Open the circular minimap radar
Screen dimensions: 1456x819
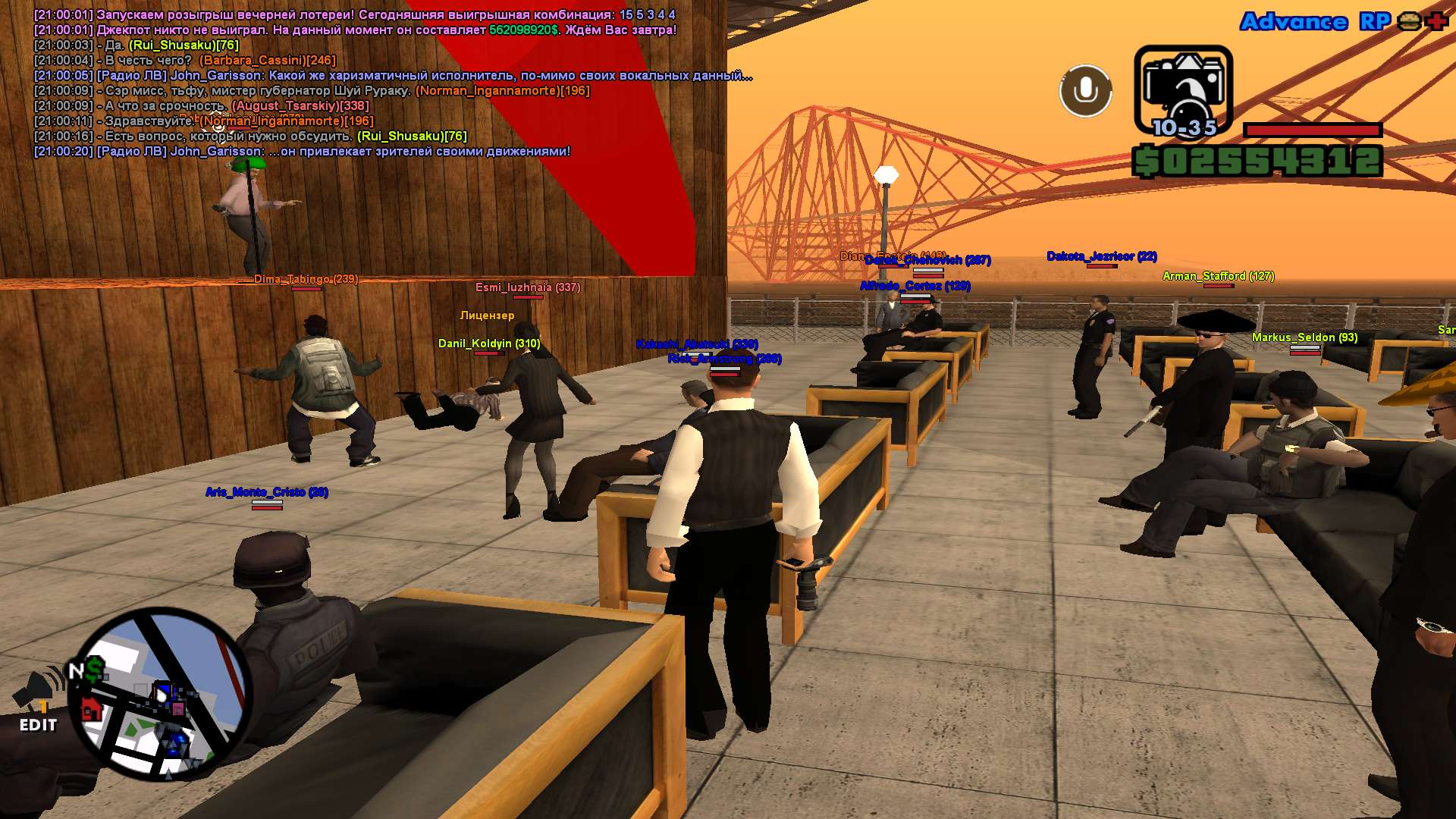click(x=161, y=694)
